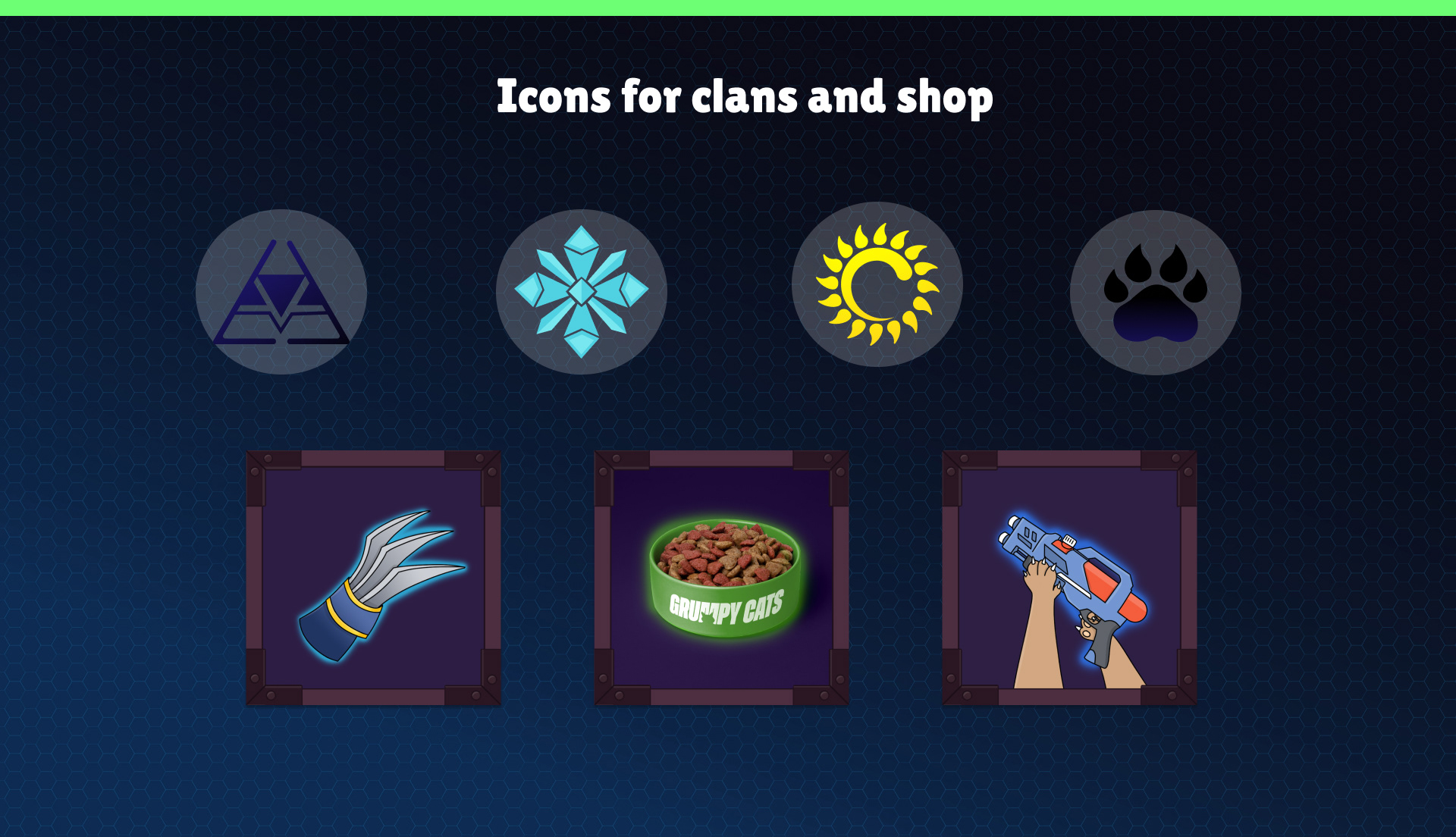Open the metal claw glove shop item
Screen dimensions: 1456x837
point(373,578)
